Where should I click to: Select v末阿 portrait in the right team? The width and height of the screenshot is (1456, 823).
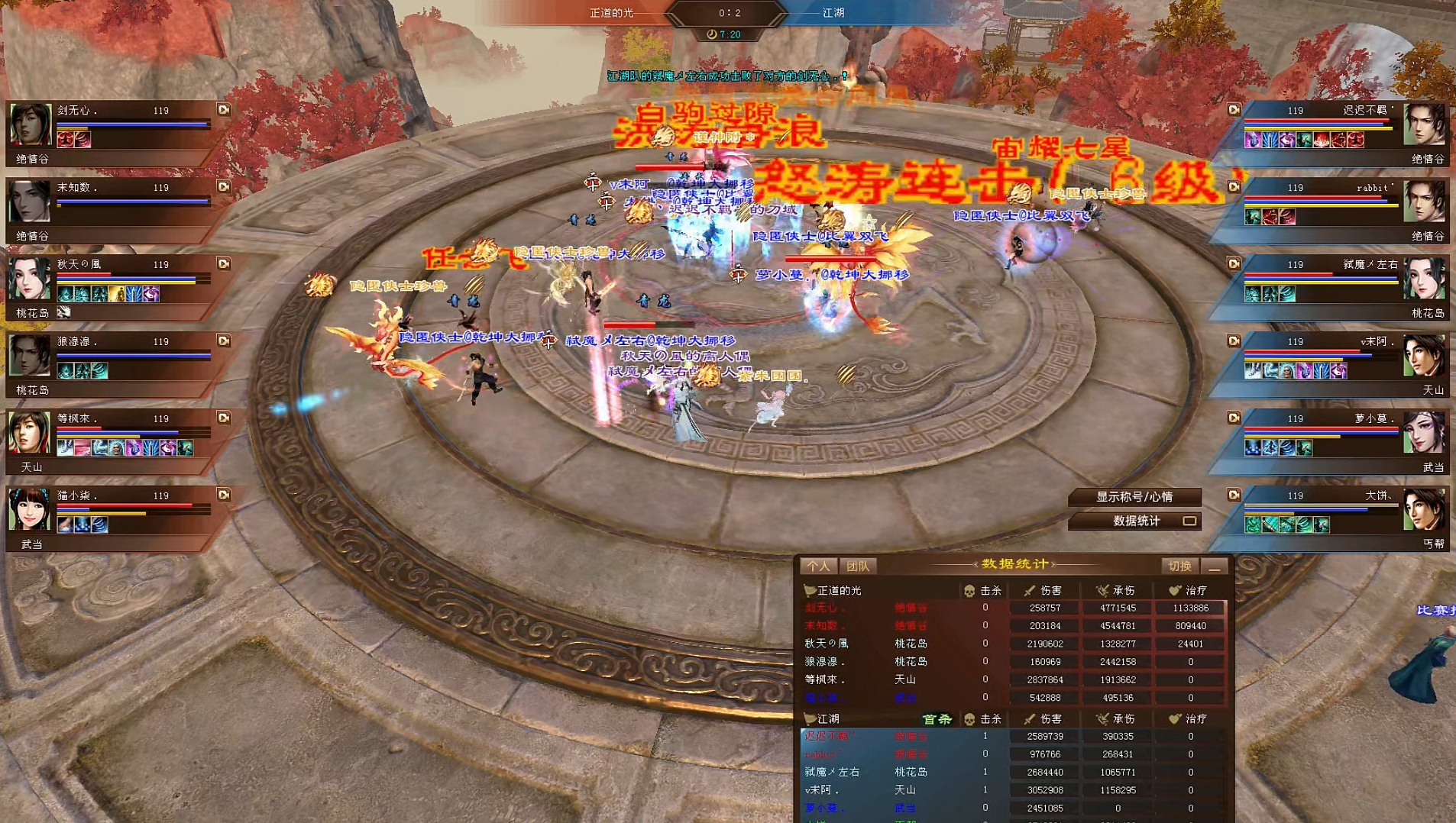(1424, 357)
